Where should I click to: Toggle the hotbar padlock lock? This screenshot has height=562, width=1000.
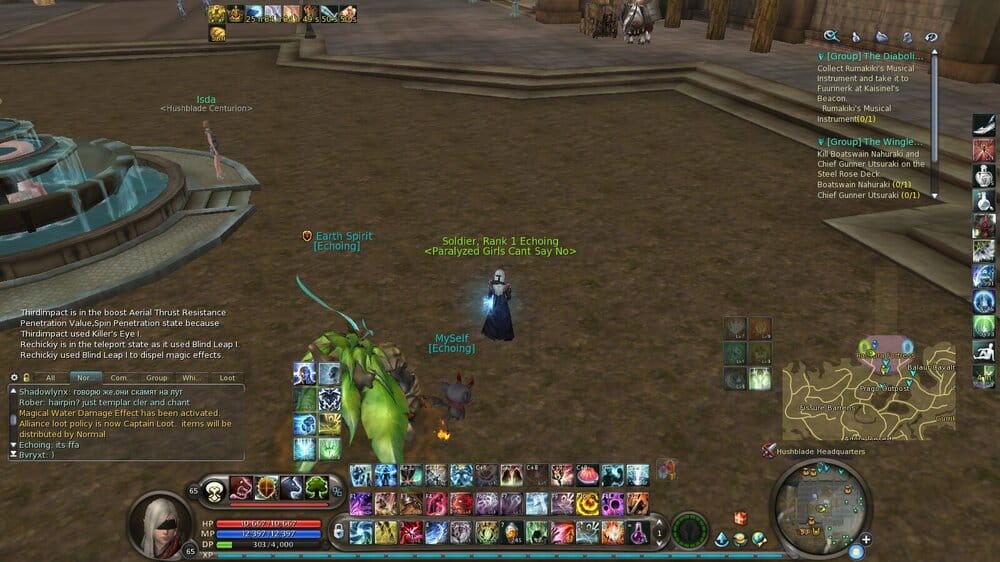338,531
